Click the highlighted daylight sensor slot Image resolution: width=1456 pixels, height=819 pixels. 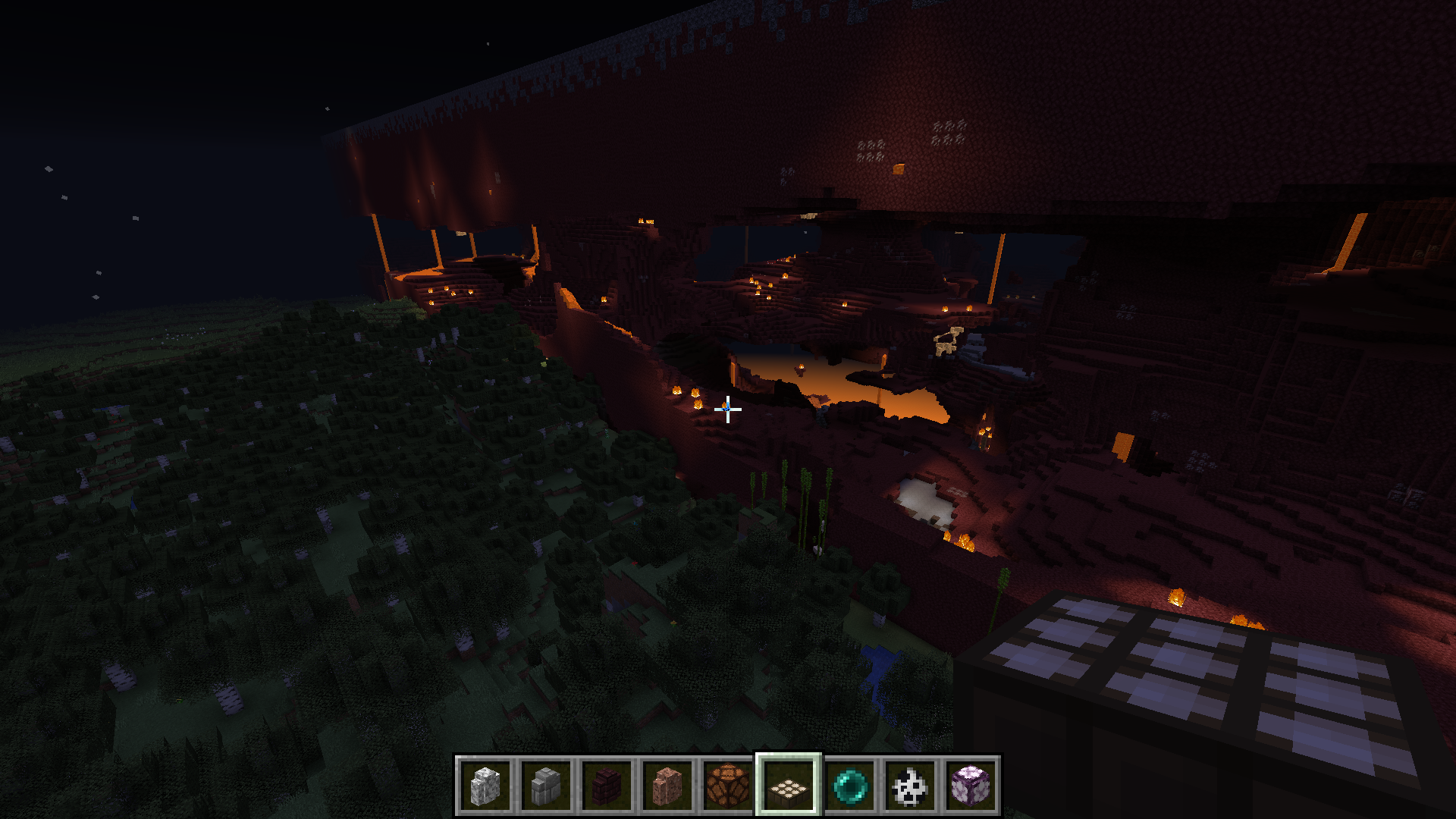pos(789,786)
